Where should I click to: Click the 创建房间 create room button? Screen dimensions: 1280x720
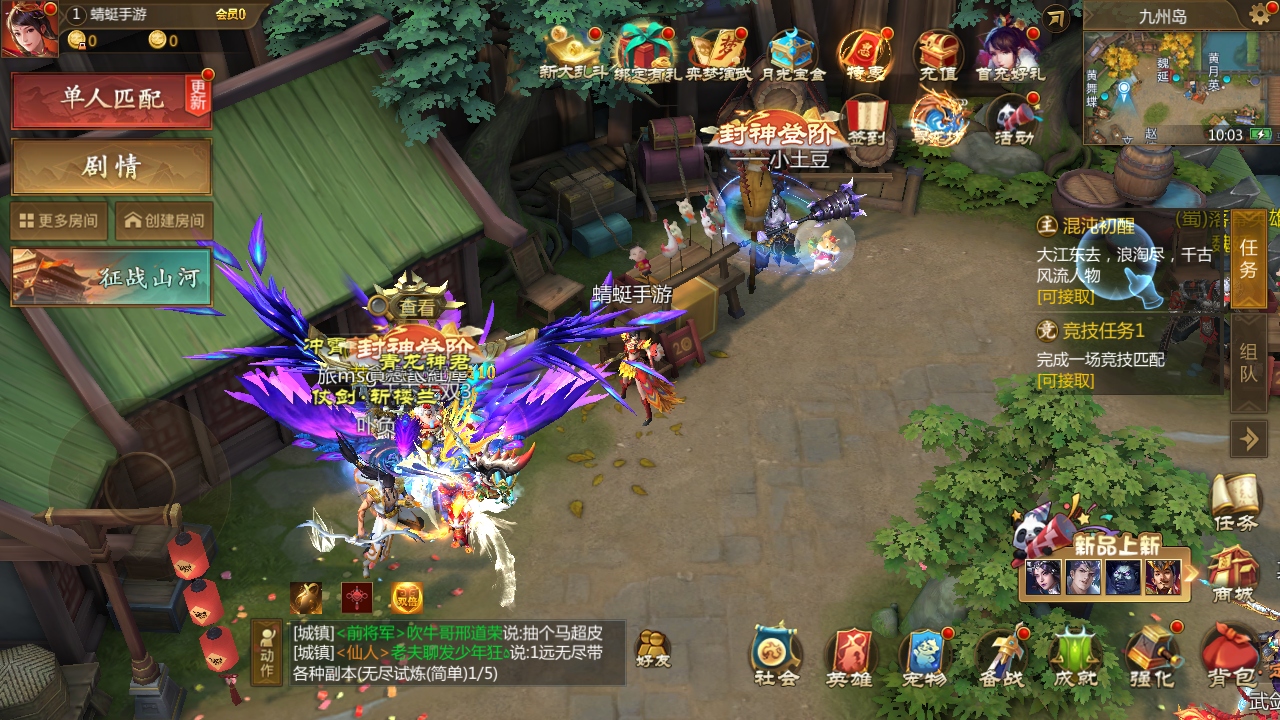pos(164,221)
